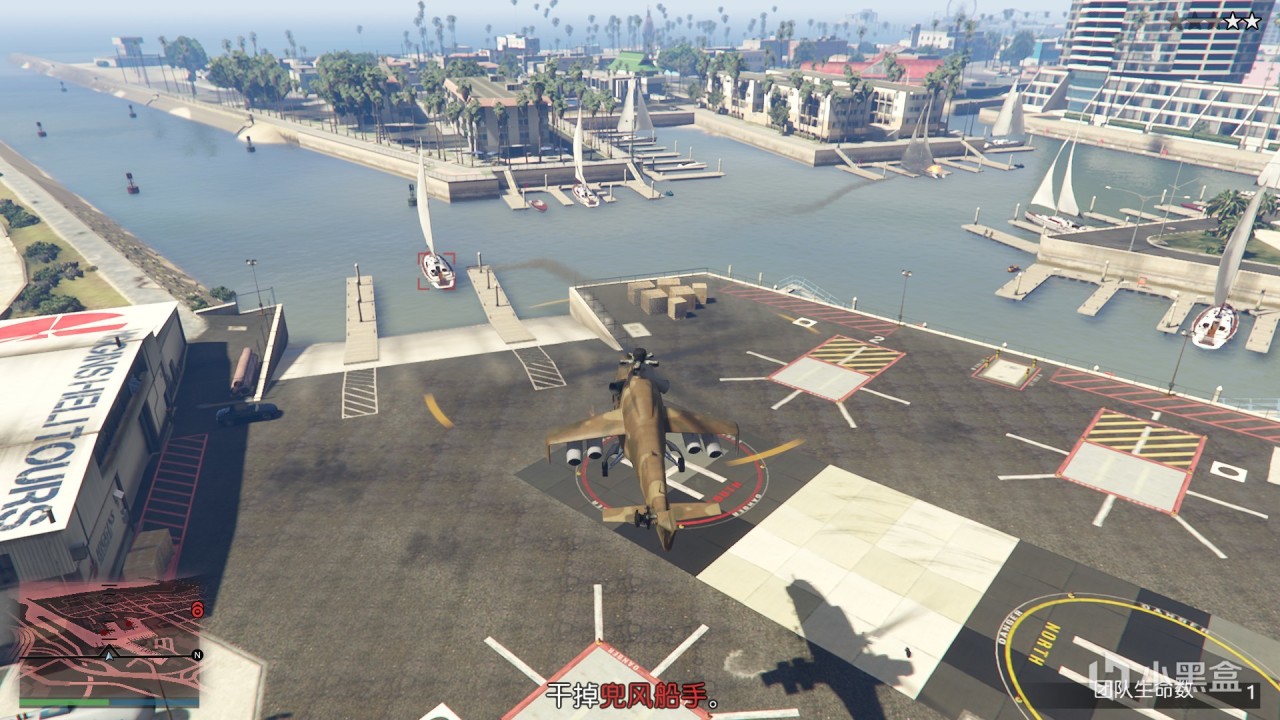Click the white player arrow on the minimap
This screenshot has height=720, width=1280.
point(110,656)
